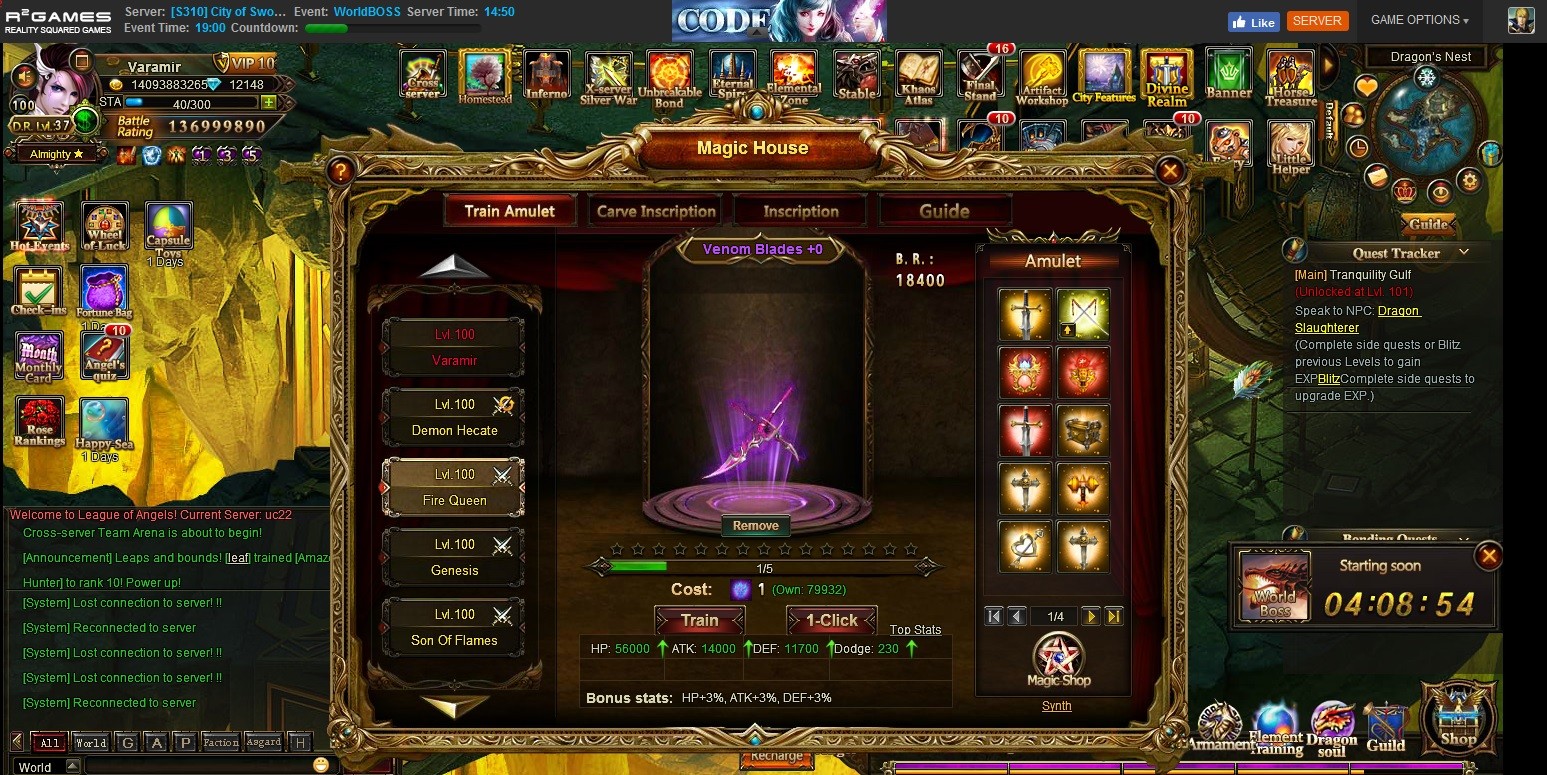Open the Game Options dropdown
The image size is (1547, 775).
click(1419, 20)
